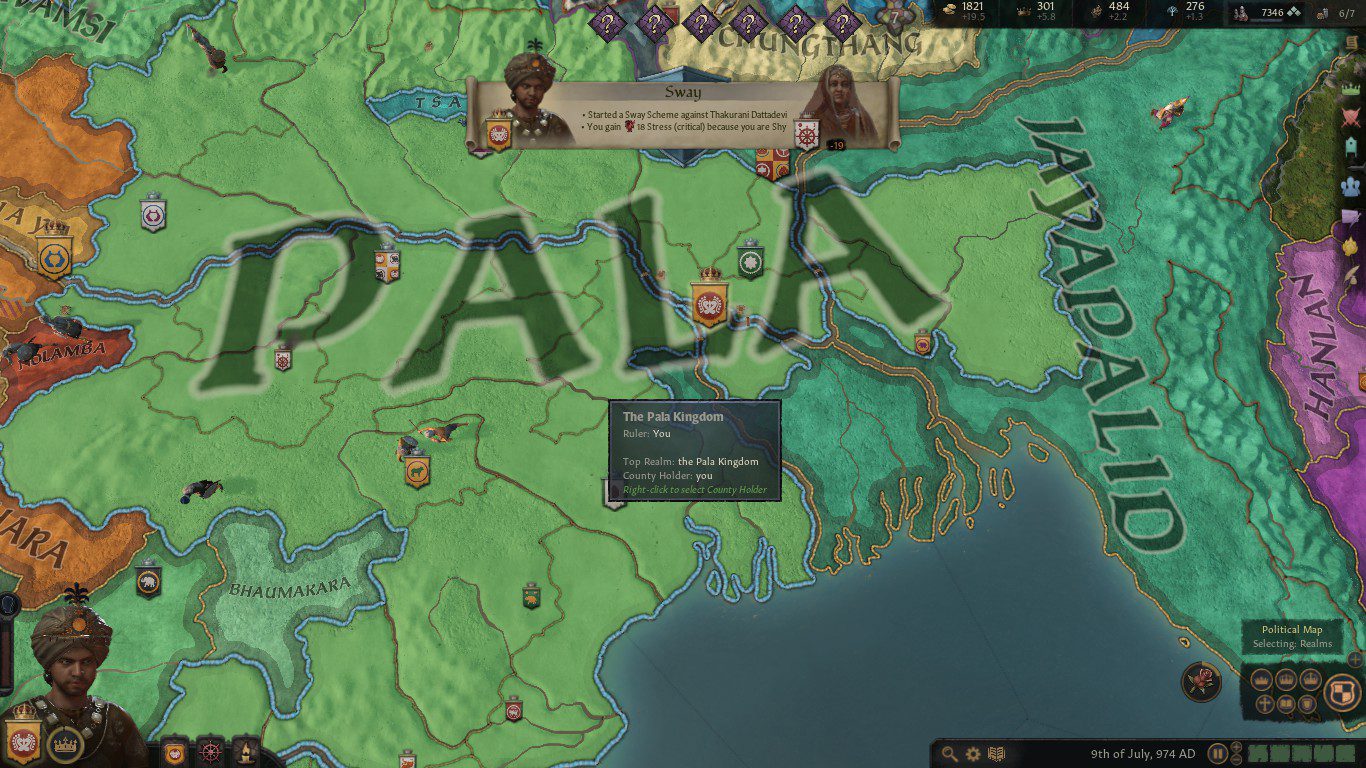
Task: Open the green crown realm tab
Action: [x=1351, y=86]
